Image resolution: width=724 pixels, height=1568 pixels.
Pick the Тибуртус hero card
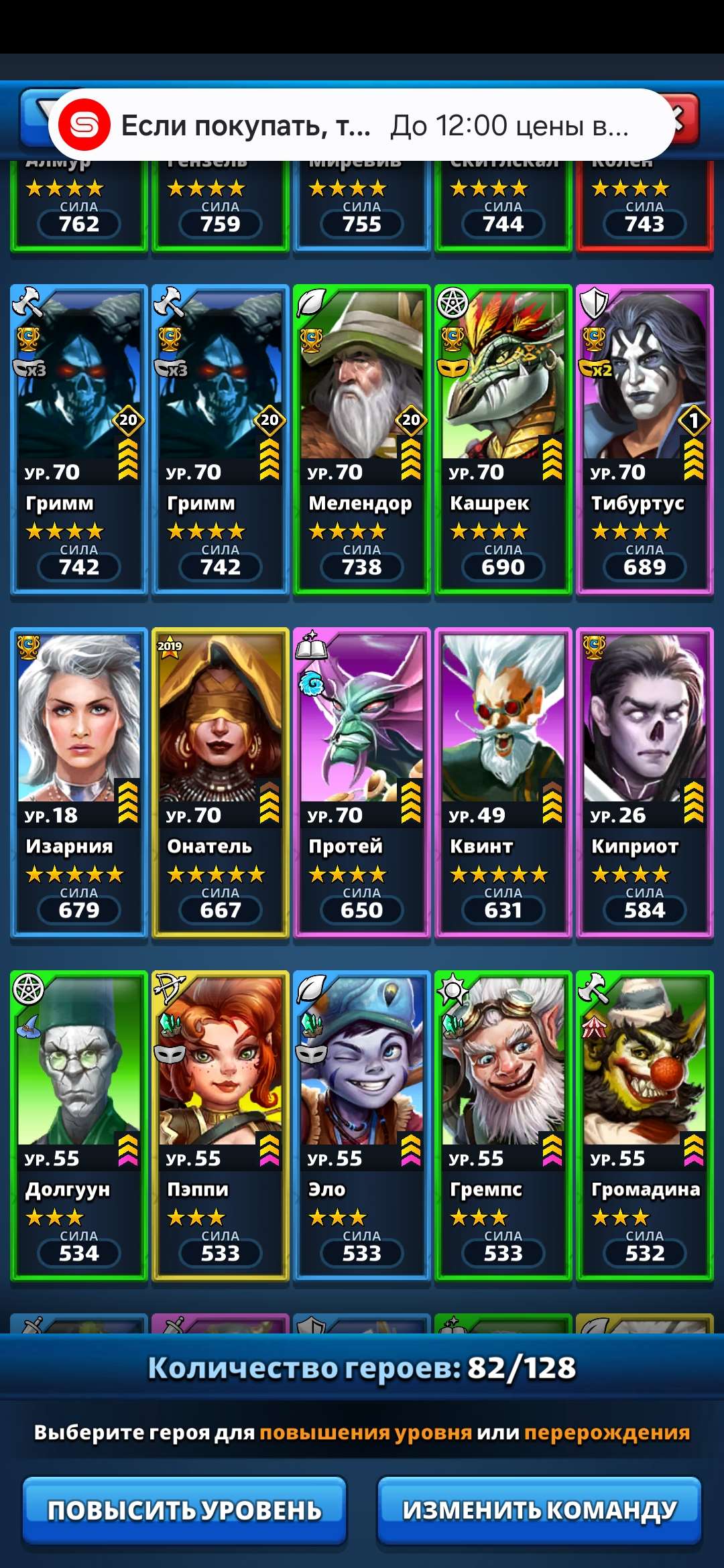pos(645,440)
